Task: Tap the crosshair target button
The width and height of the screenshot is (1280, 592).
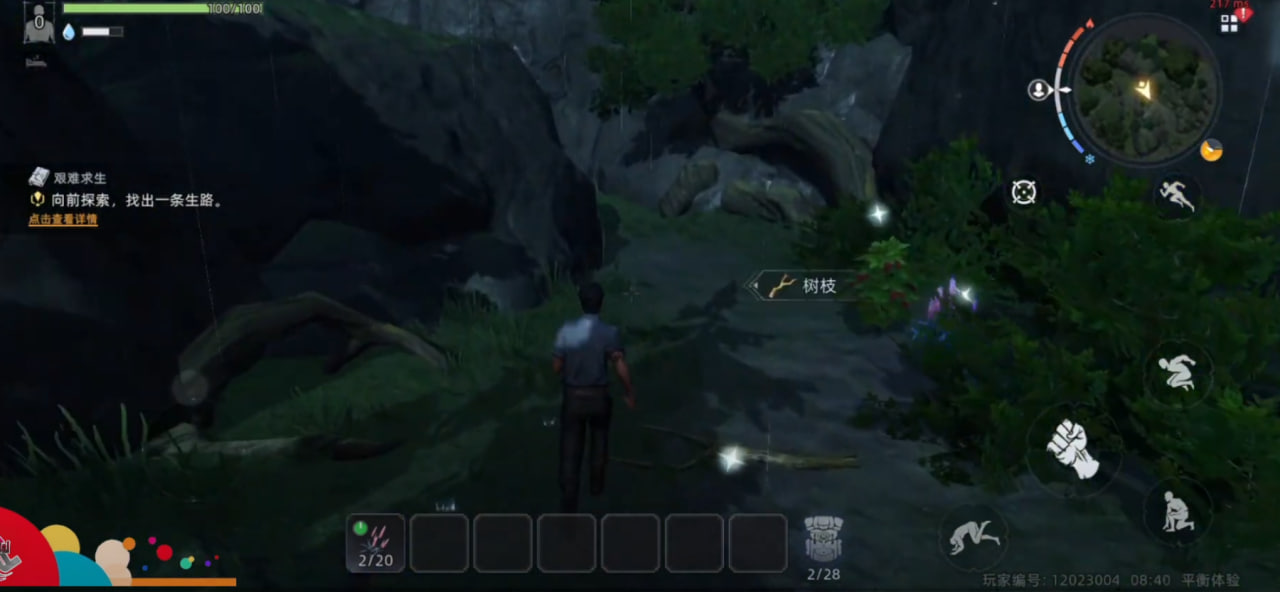Action: (x=1024, y=192)
